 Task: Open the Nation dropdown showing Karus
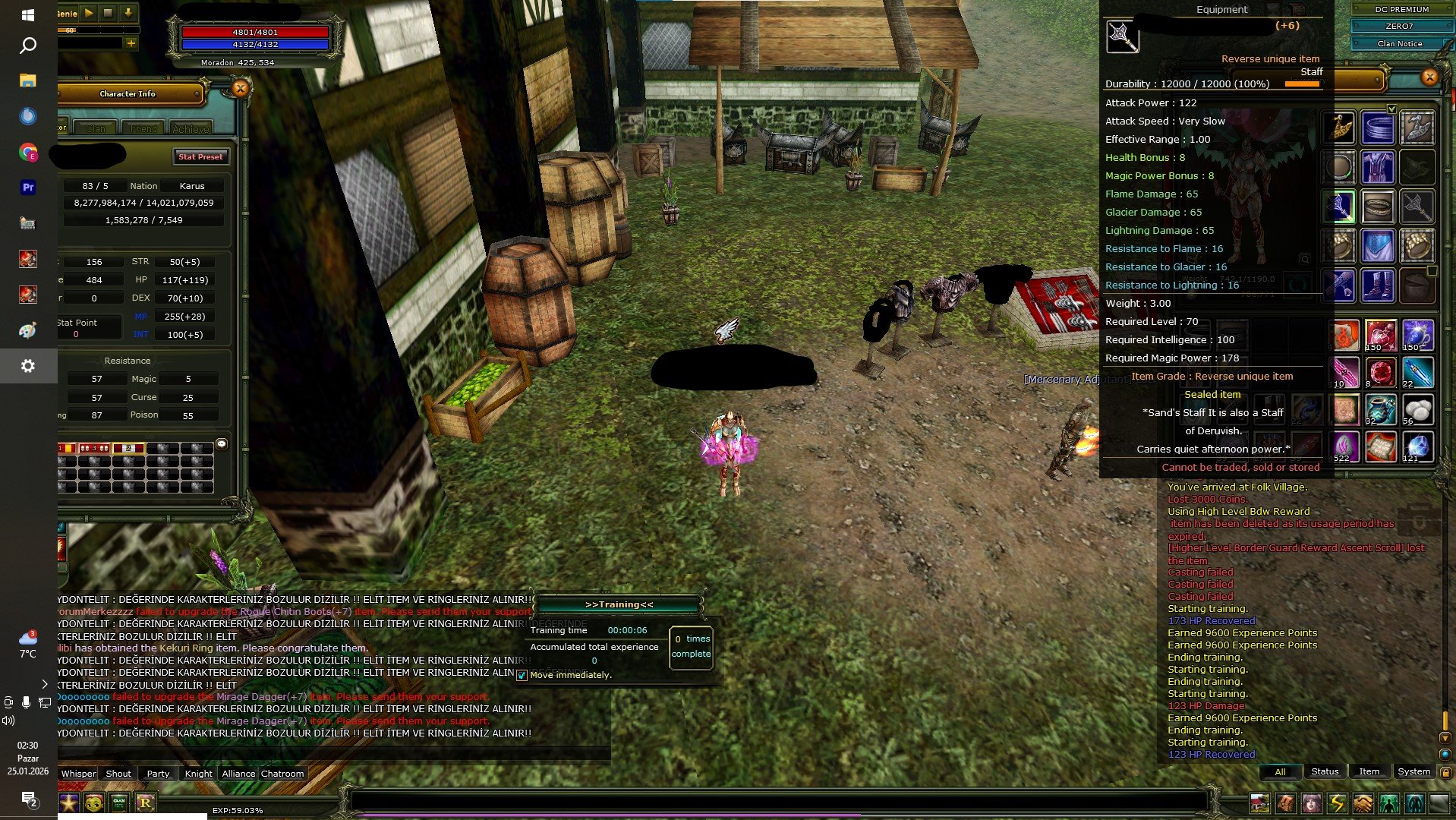point(191,185)
